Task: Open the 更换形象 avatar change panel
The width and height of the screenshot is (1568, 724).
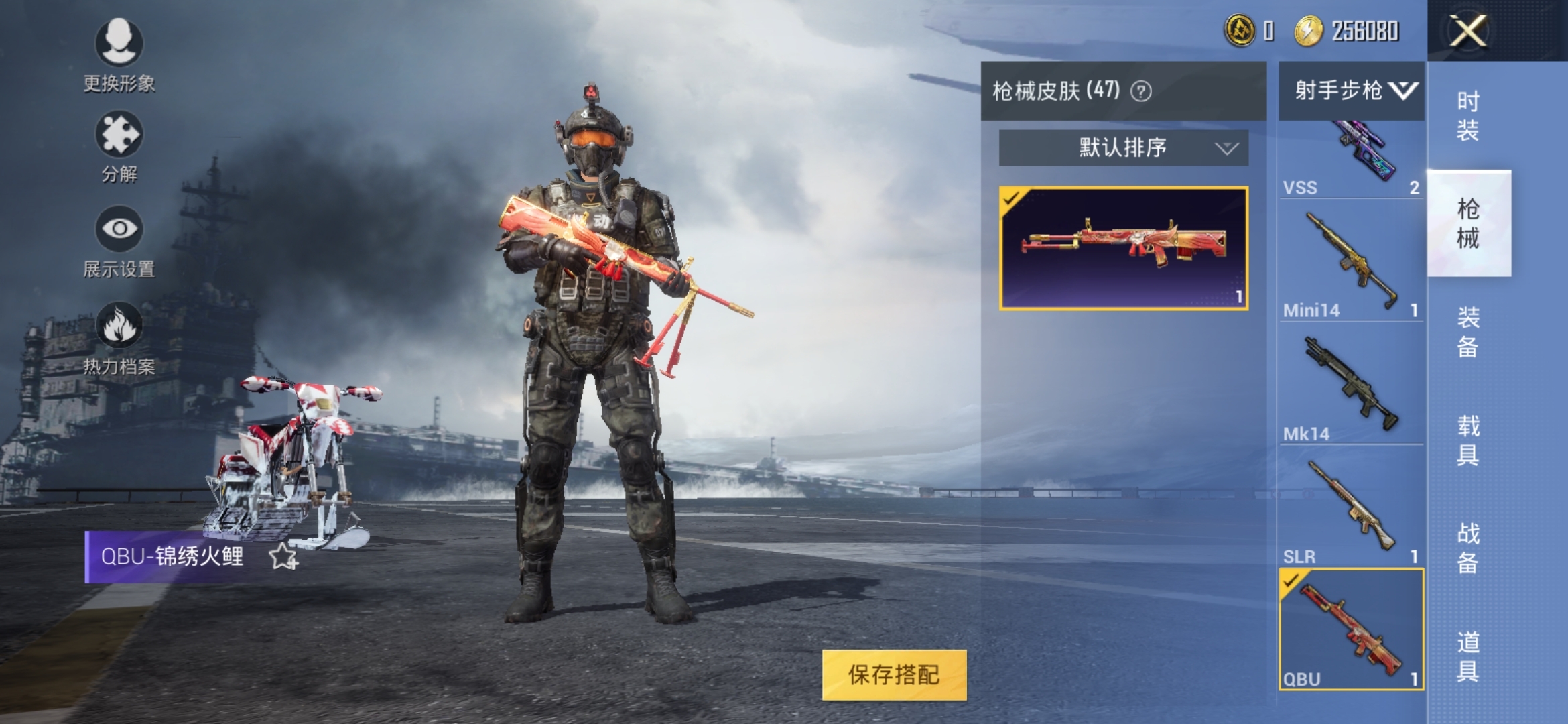Action: click(x=121, y=50)
